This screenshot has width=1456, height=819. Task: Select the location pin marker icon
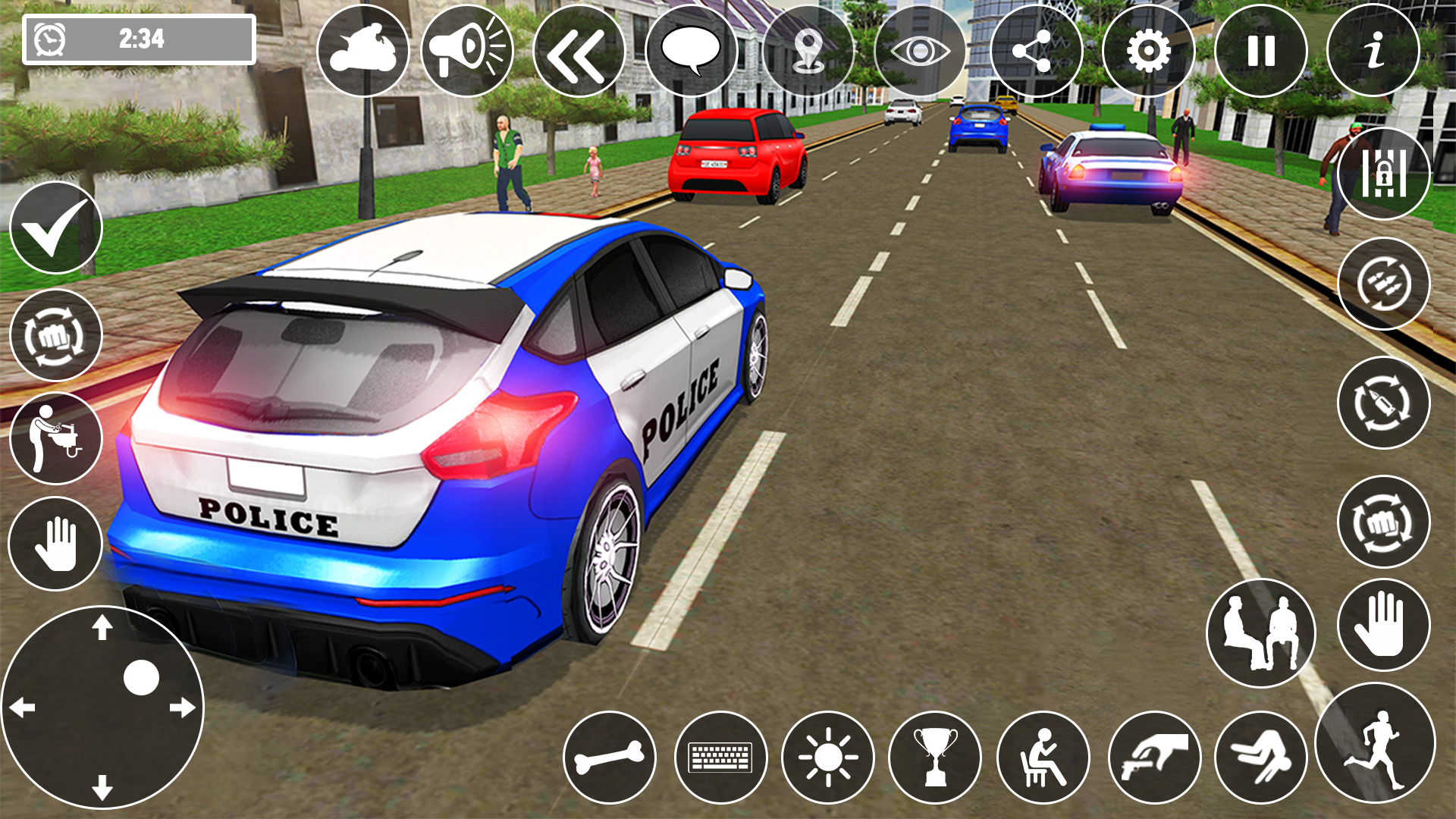pos(808,49)
